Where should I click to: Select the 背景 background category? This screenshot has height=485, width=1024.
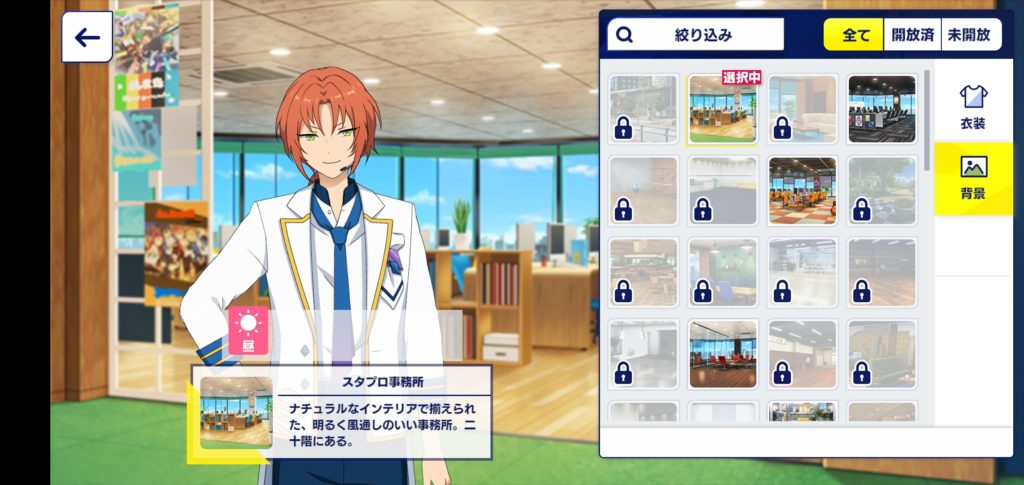pos(973,178)
